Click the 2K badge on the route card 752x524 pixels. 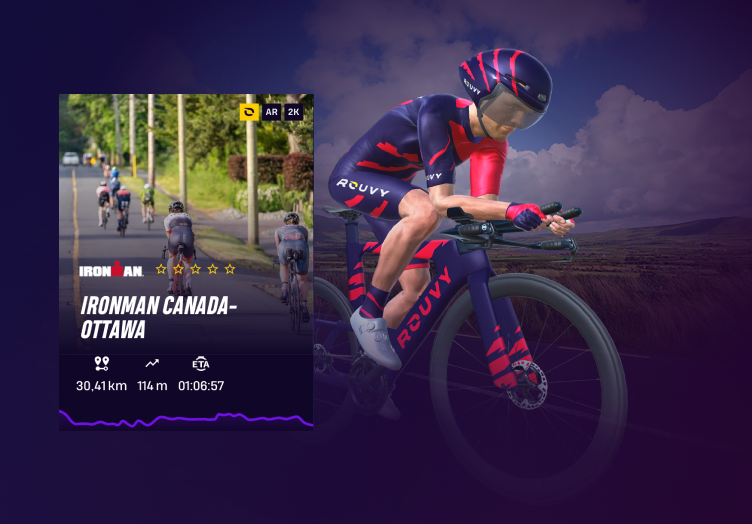point(294,112)
